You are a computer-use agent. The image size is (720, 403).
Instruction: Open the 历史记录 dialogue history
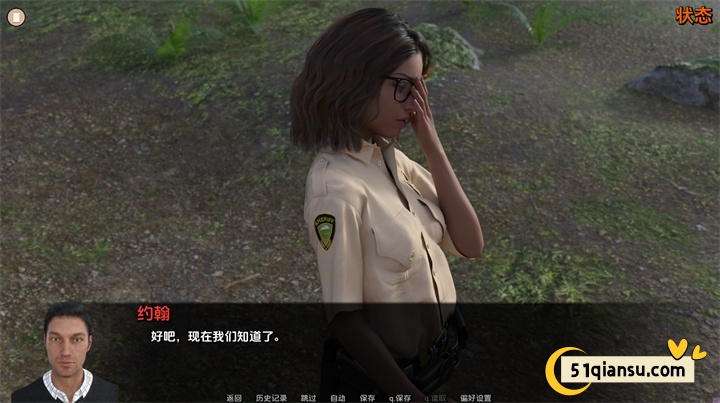[271, 397]
